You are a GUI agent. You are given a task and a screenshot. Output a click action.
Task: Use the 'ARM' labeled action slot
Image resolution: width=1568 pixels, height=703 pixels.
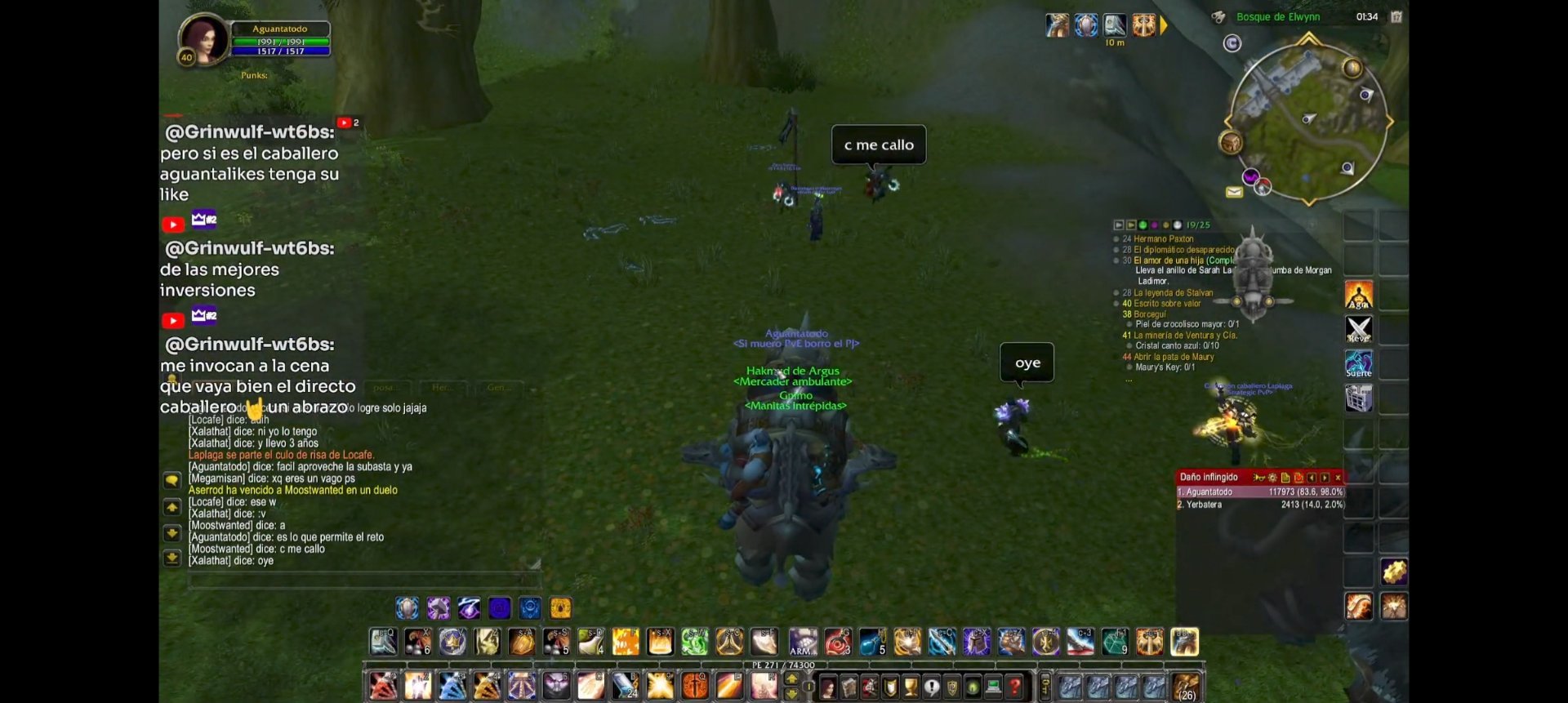point(802,643)
